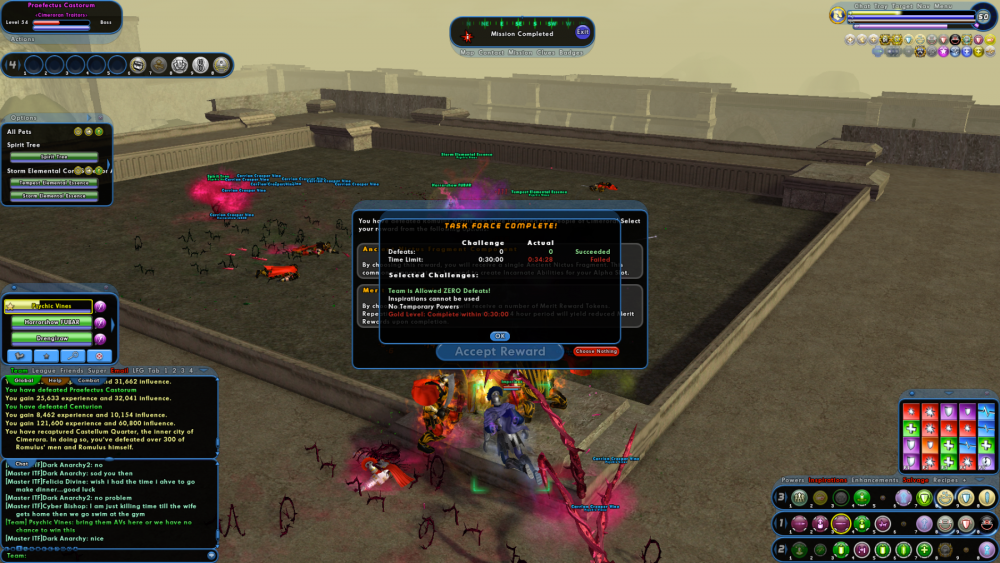Select the Spirit Tree pet button
This screenshot has height=563, width=1000.
54,157
